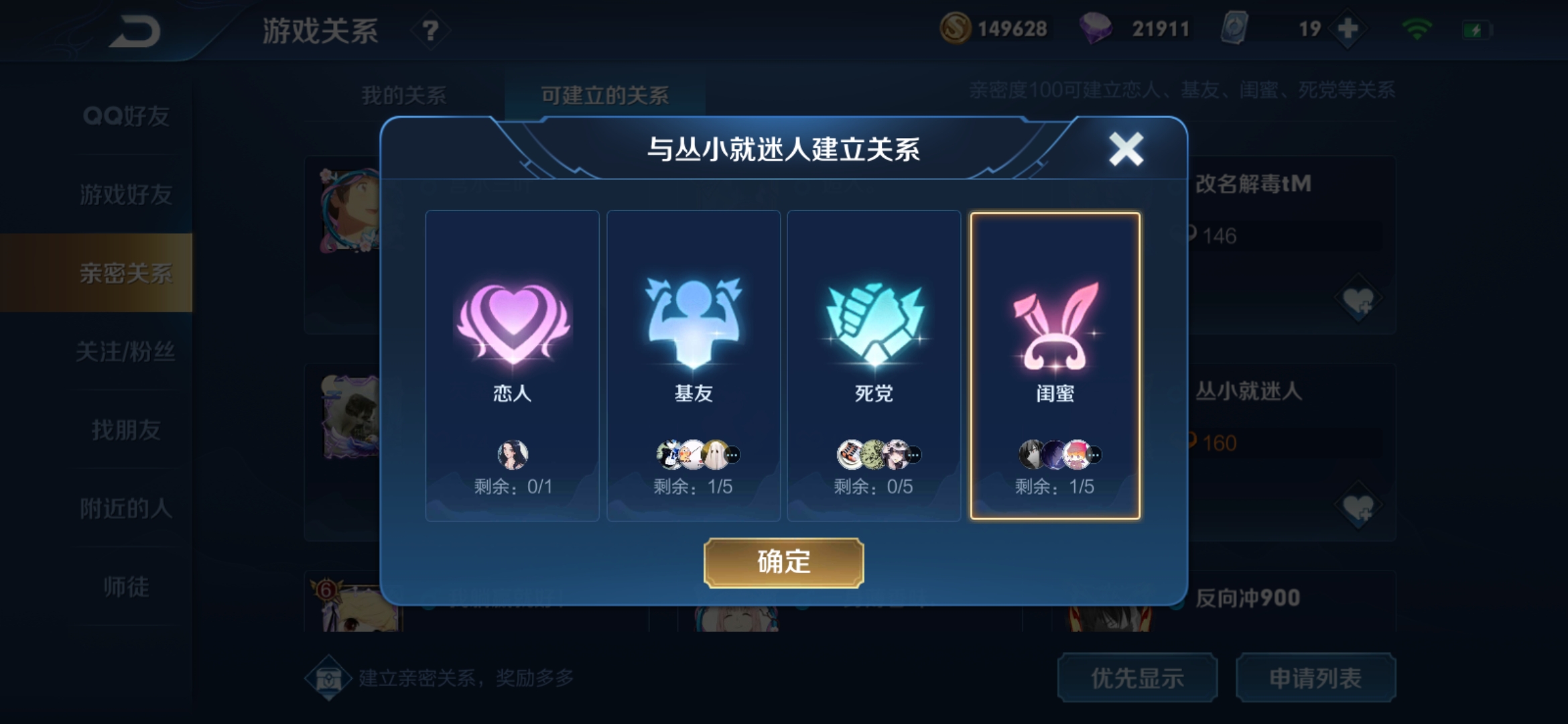Click the avatar under the 恋人 card
1568x724 pixels.
coord(511,453)
